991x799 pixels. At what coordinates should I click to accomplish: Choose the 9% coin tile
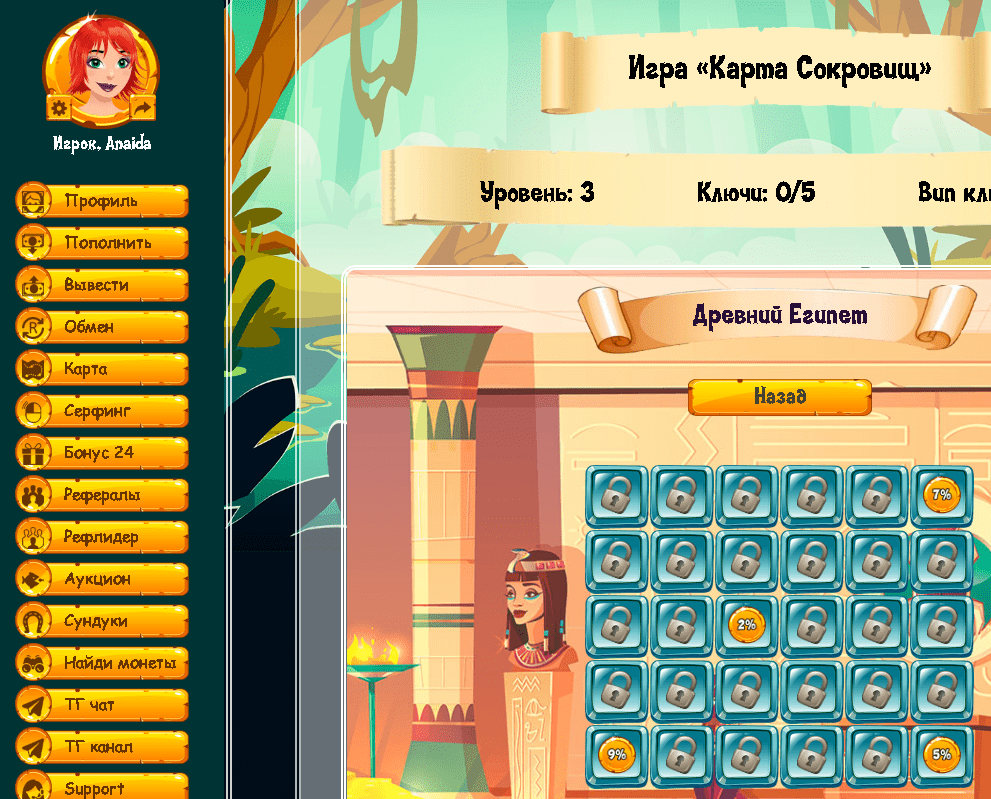coord(616,755)
